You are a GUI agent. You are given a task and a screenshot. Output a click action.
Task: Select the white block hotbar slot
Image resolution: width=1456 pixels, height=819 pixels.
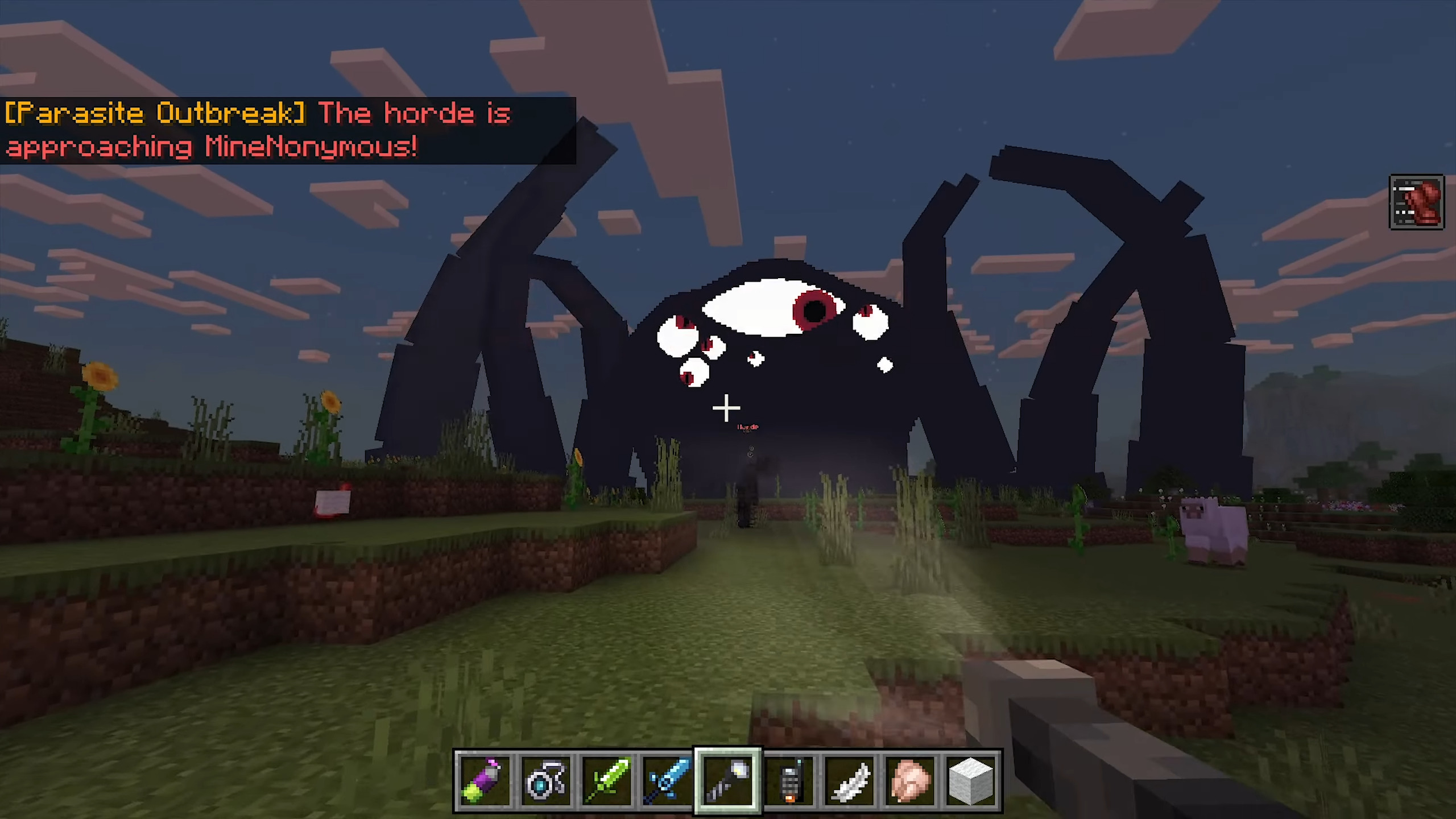point(971,780)
